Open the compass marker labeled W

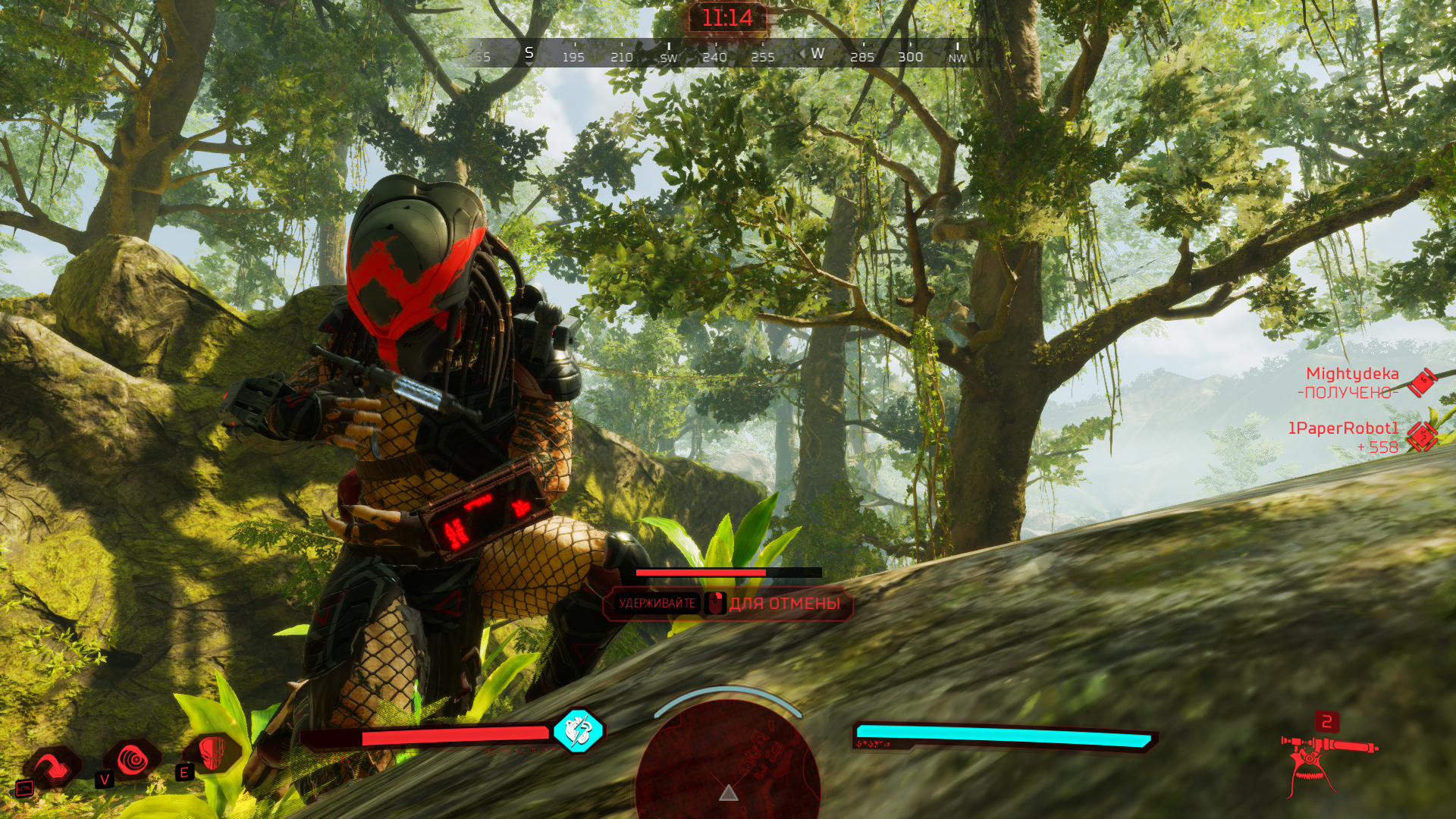(x=817, y=54)
